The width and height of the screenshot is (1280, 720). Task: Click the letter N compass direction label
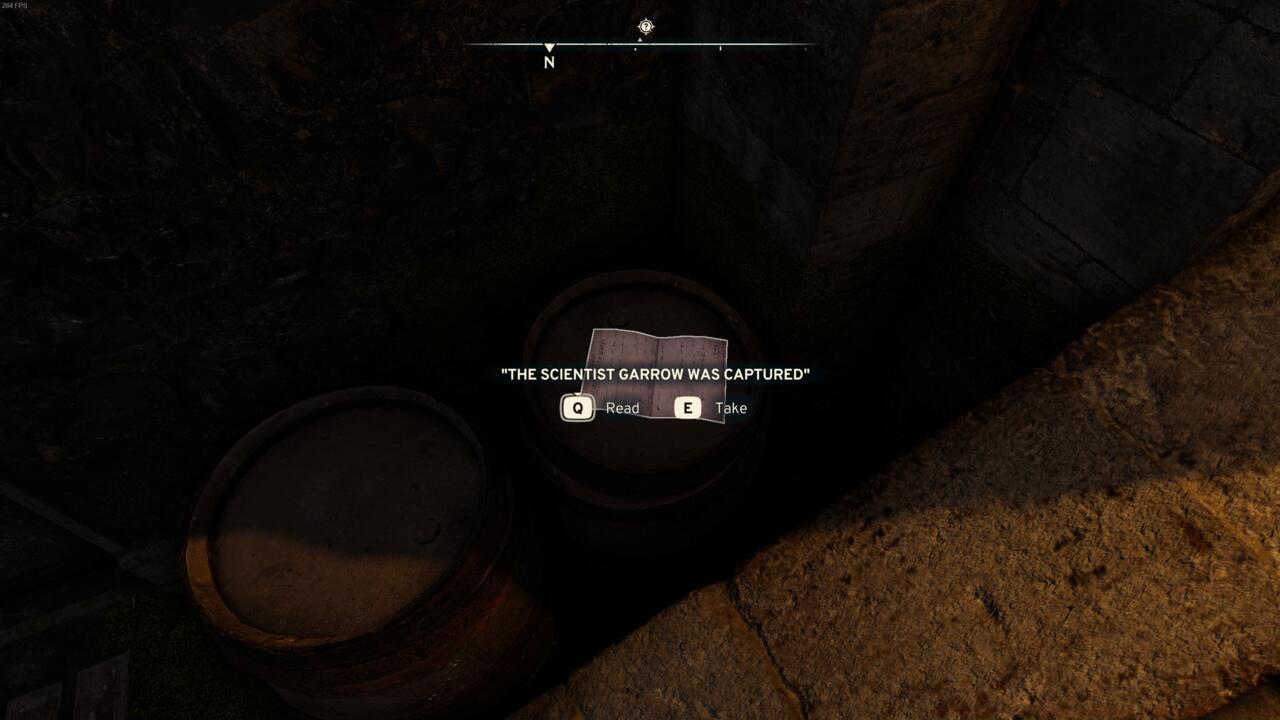547,62
